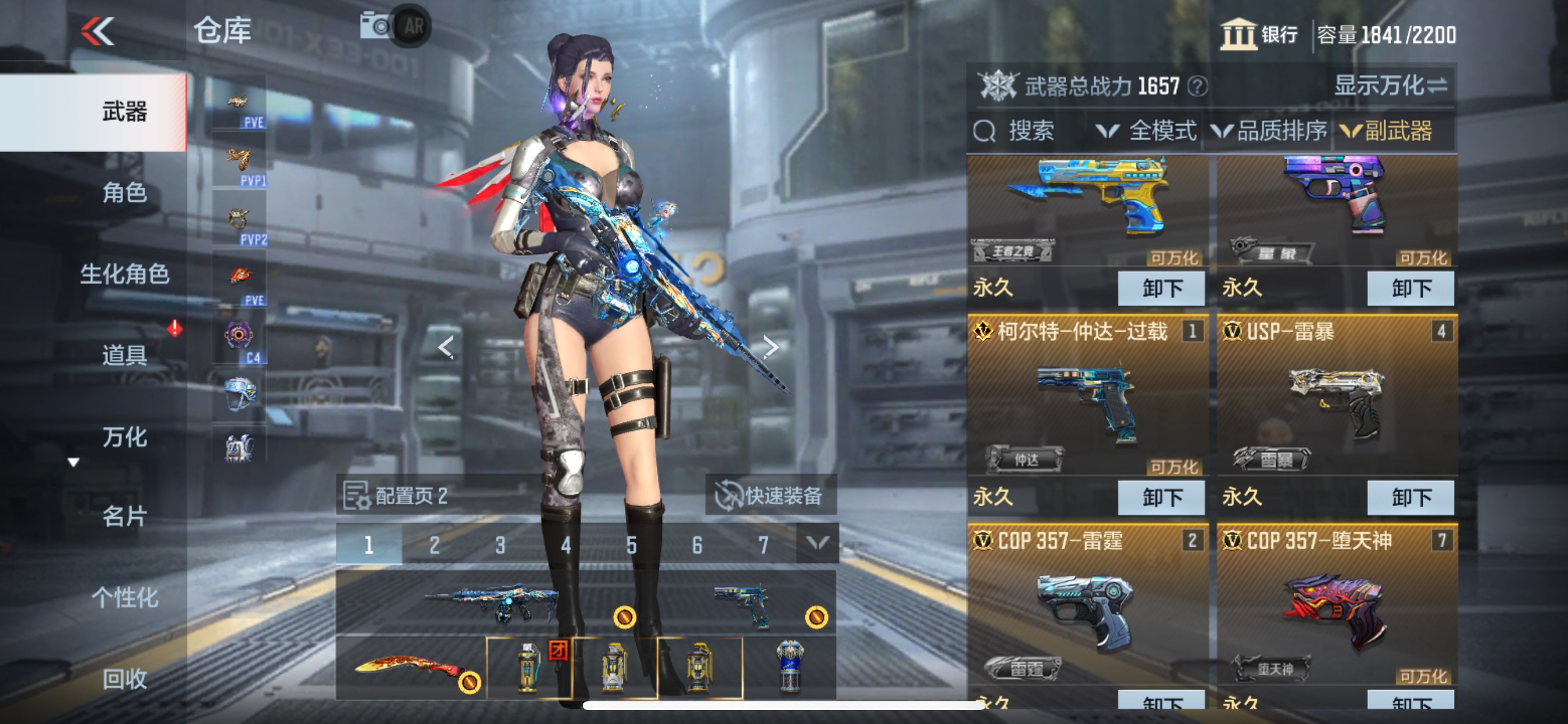Unequip the USP-雷暴 pistol with 卸下
This screenshot has height=724, width=1568.
click(1410, 497)
